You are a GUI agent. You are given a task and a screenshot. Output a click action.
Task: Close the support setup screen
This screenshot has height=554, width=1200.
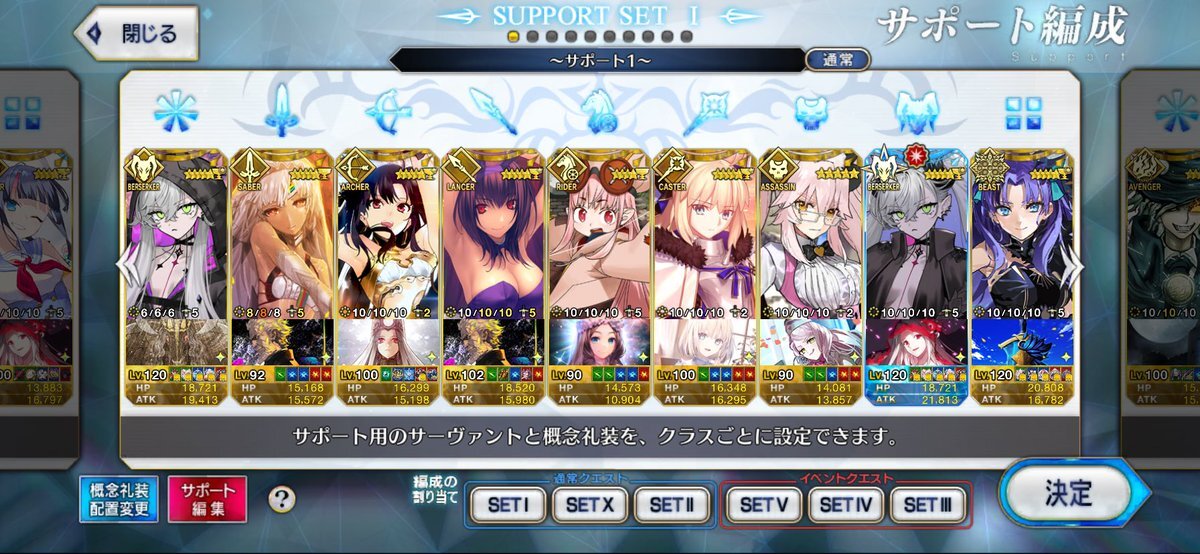coord(135,33)
